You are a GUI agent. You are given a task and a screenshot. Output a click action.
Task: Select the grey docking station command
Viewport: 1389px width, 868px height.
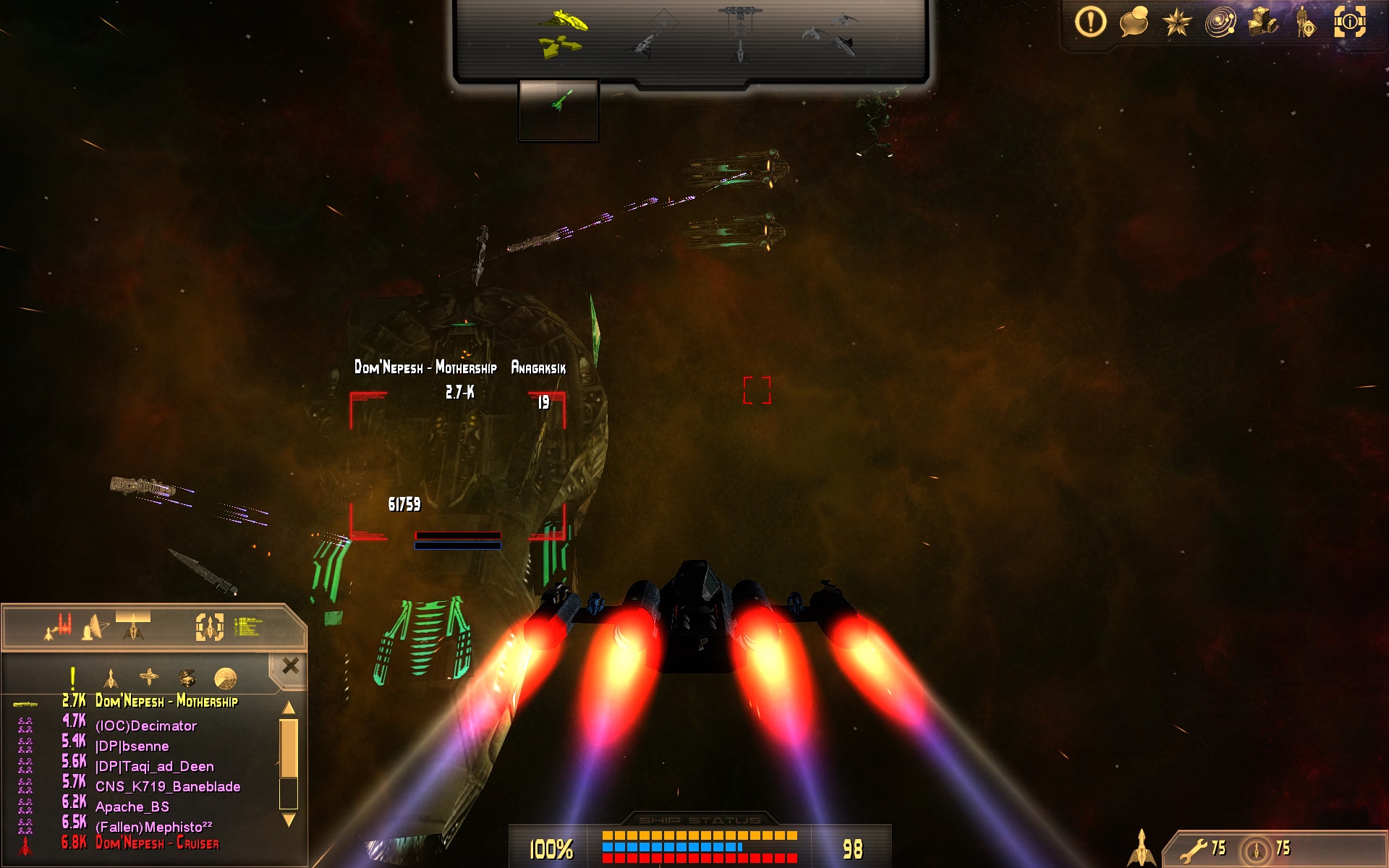point(740,33)
